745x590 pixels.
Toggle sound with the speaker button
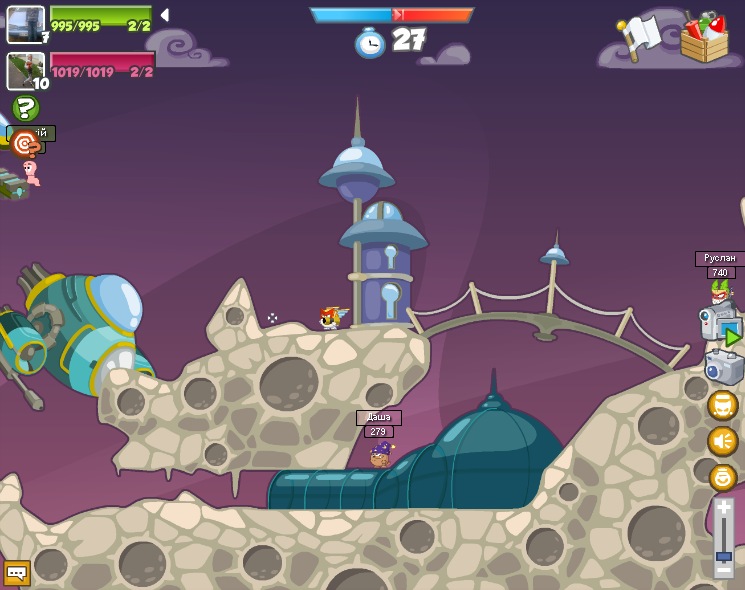click(722, 441)
